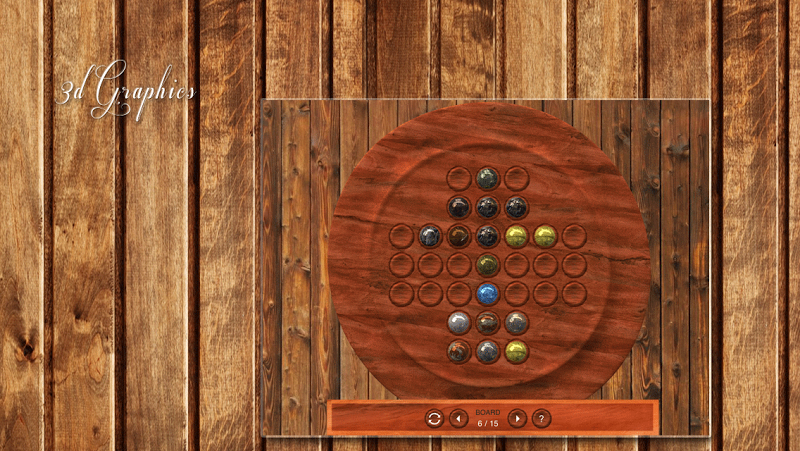The image size is (800, 451).
Task: Restart the board with the circular arrows button
Action: [x=434, y=418]
